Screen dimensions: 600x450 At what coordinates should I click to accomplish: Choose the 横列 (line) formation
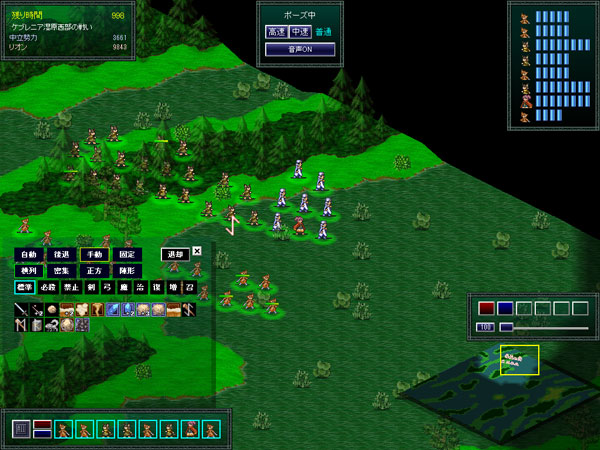tap(29, 271)
